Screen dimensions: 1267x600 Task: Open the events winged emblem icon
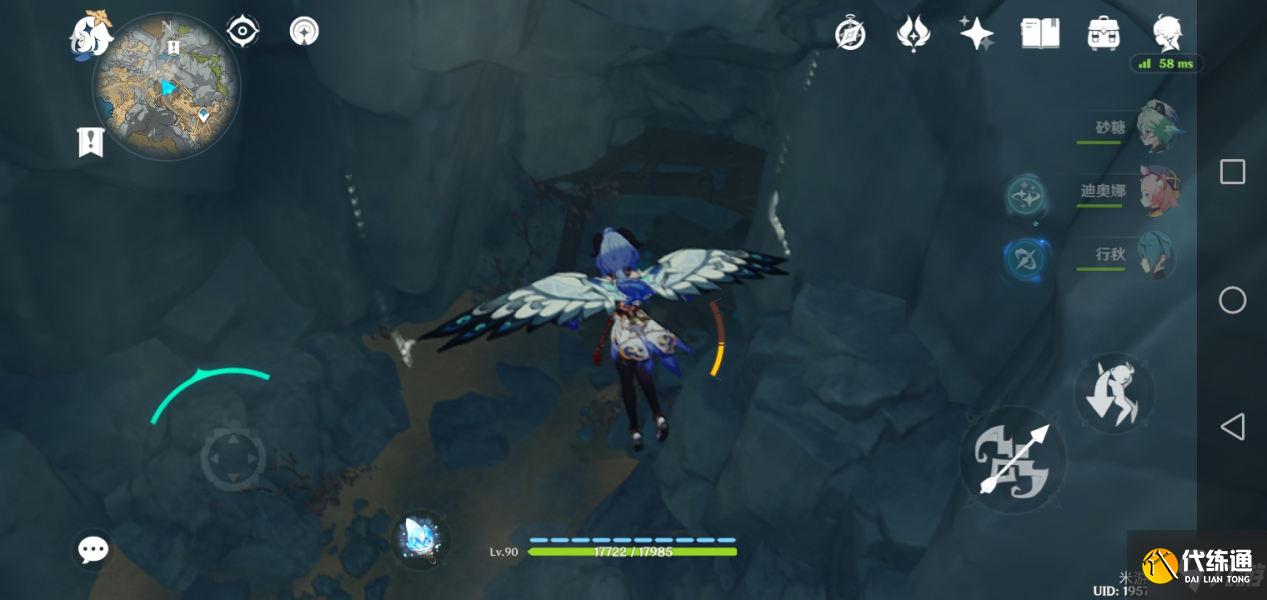pyautogui.click(x=913, y=34)
